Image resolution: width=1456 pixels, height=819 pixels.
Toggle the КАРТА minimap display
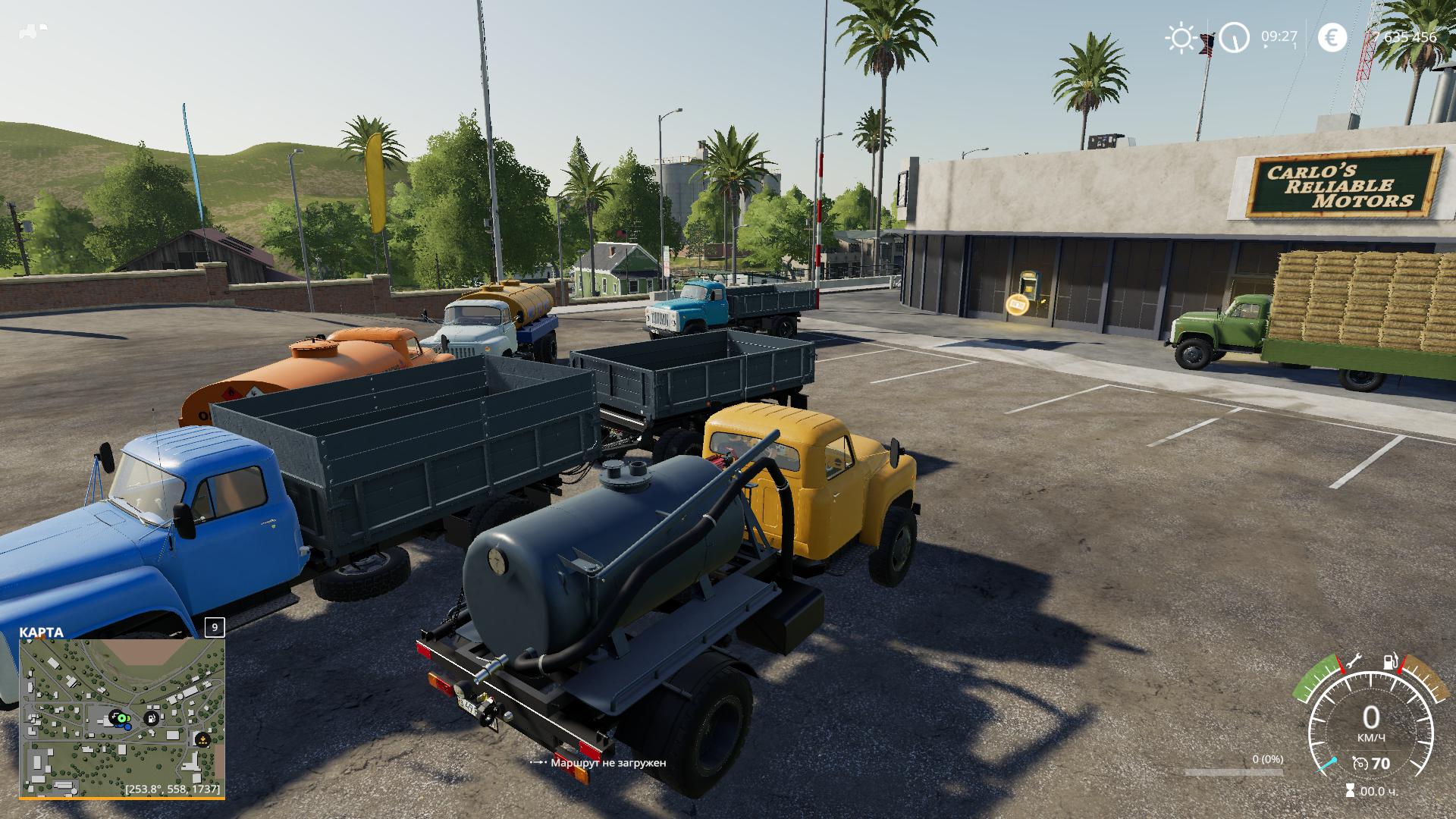click(42, 631)
